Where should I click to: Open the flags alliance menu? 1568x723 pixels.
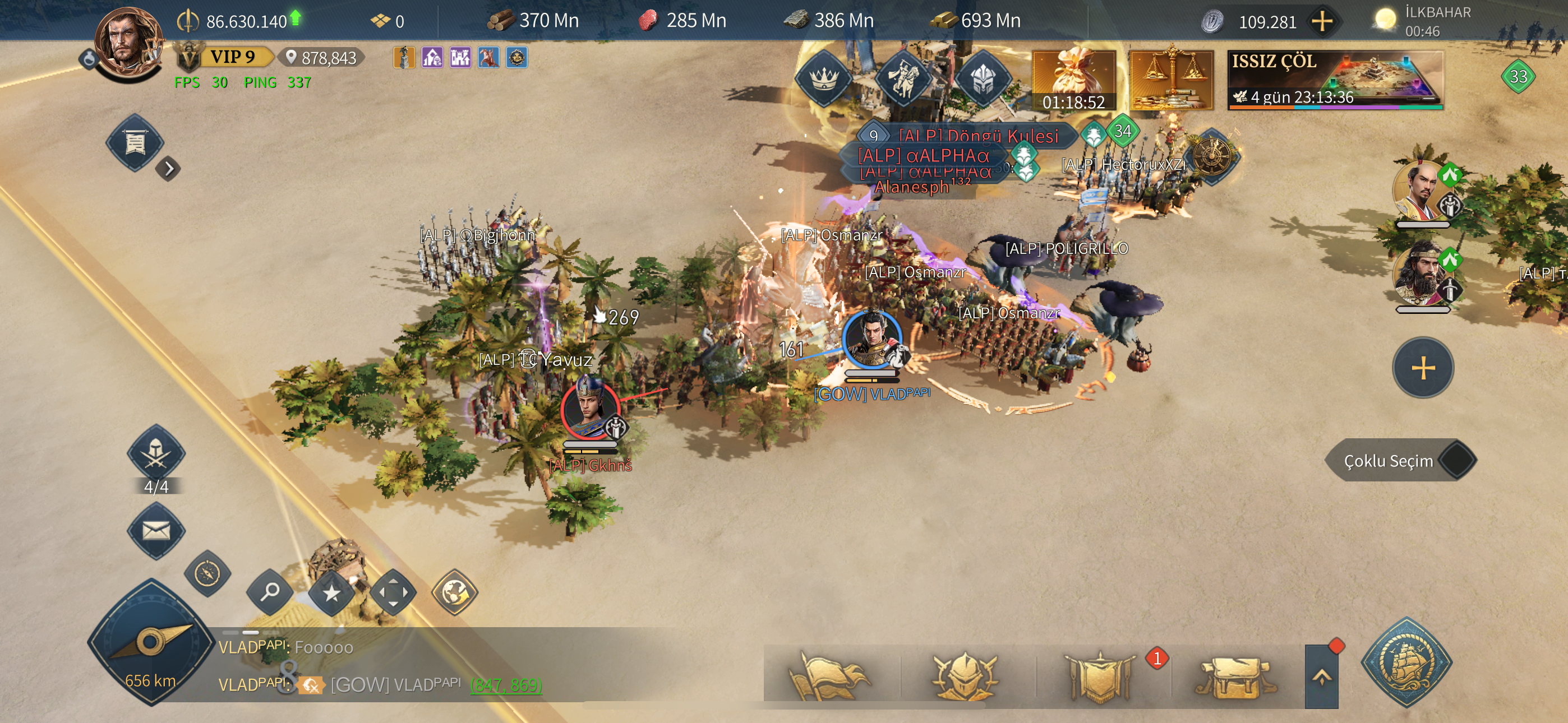(x=829, y=676)
